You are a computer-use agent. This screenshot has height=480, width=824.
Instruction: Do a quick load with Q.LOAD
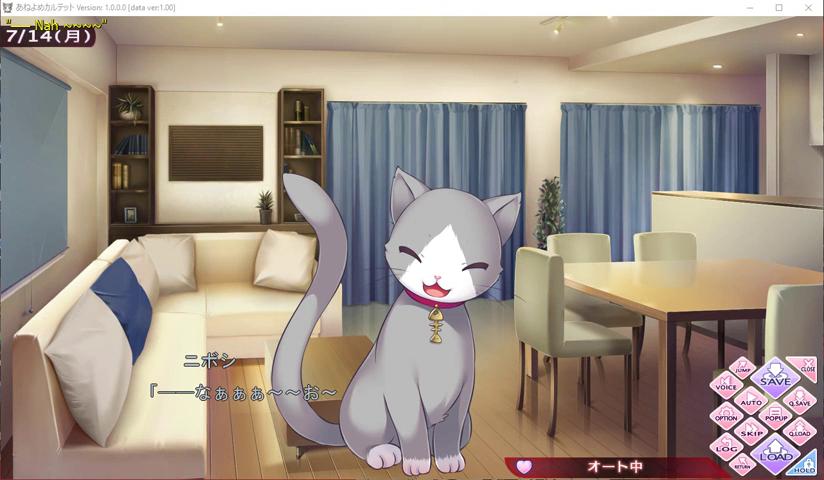click(x=799, y=433)
